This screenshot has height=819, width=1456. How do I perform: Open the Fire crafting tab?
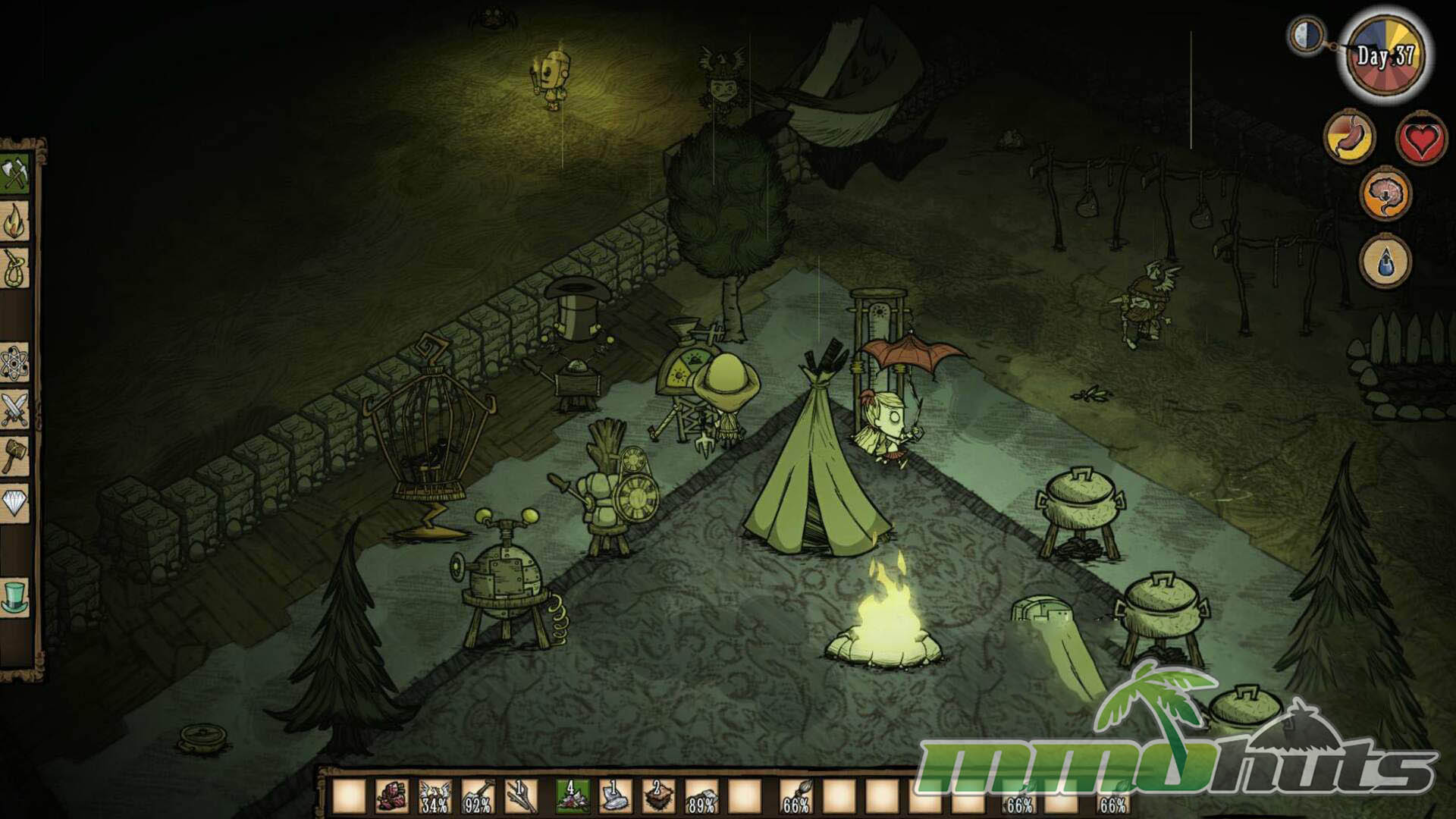point(14,221)
